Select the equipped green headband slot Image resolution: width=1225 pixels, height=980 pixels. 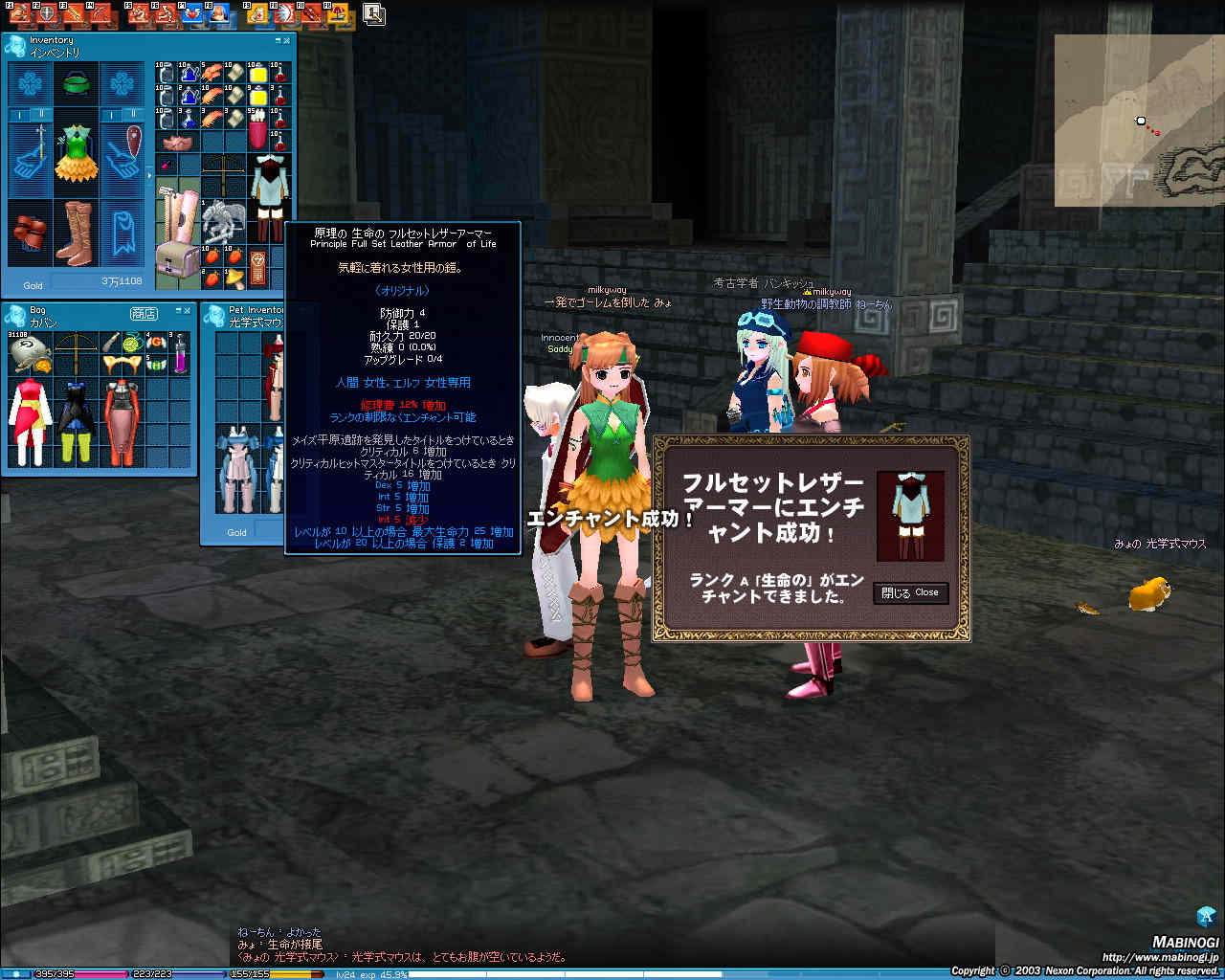(76, 84)
